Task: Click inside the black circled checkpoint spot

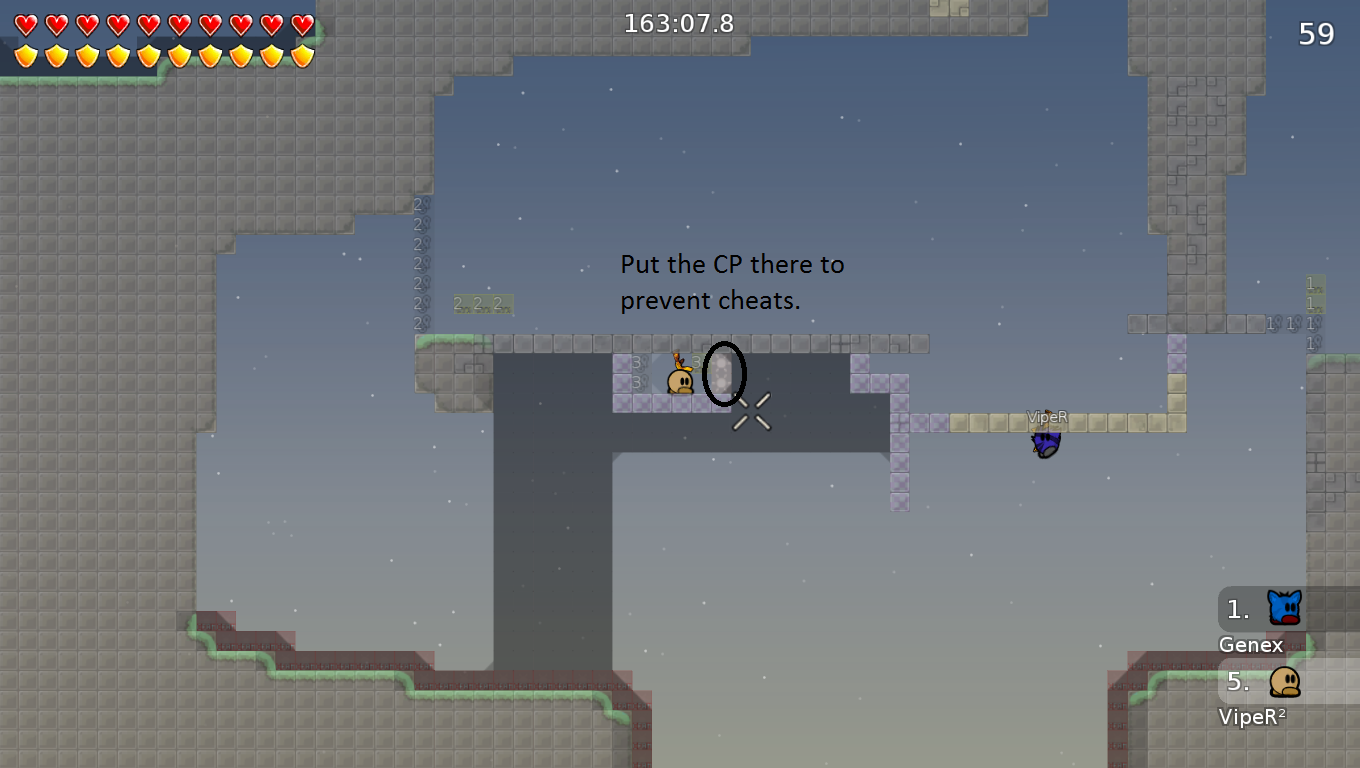Action: [723, 375]
